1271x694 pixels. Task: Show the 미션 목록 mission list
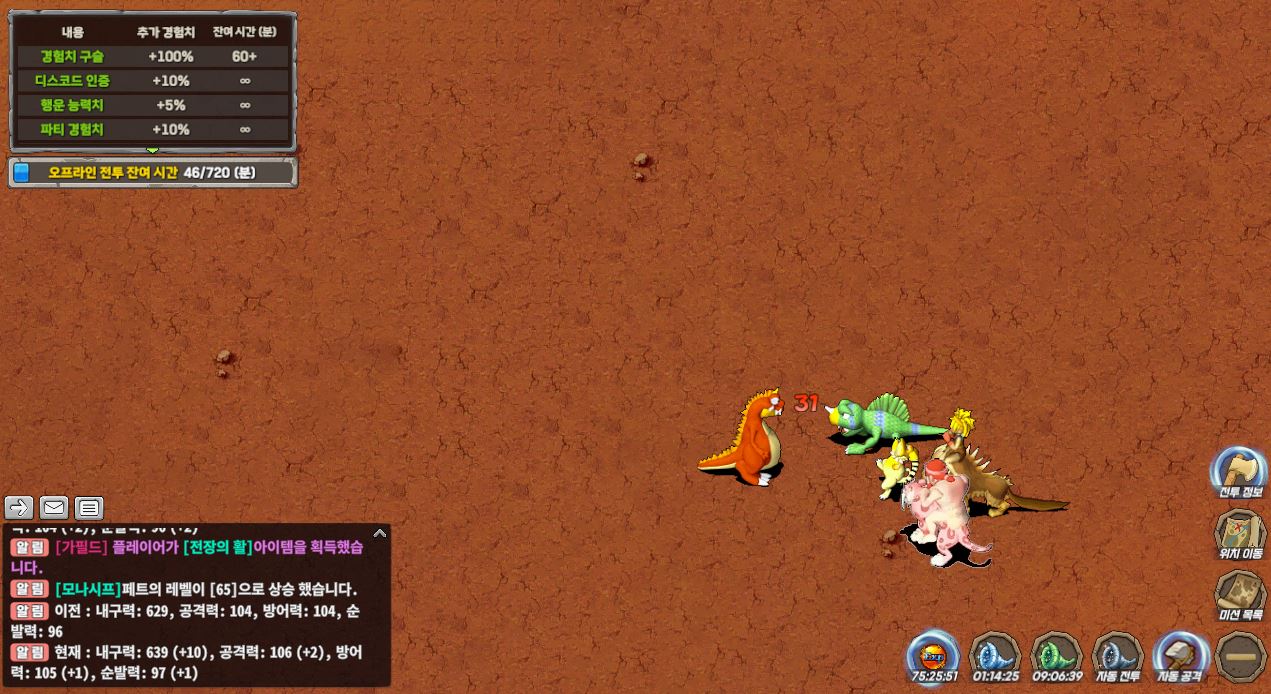tap(1239, 595)
